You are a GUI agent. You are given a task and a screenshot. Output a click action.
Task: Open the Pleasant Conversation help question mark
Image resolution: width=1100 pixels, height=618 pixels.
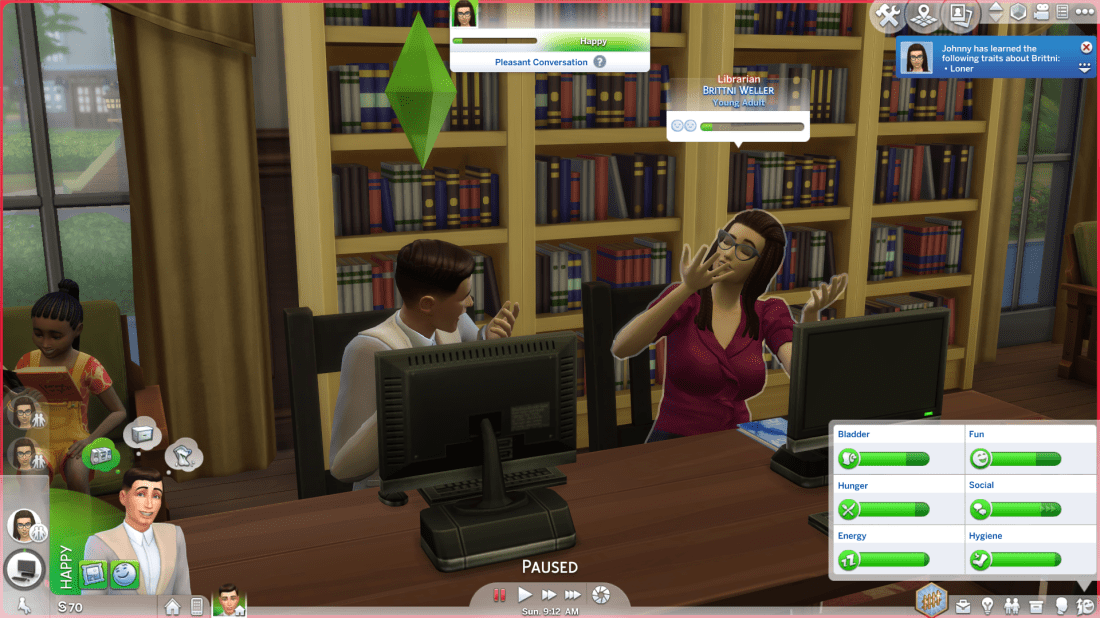coord(600,62)
